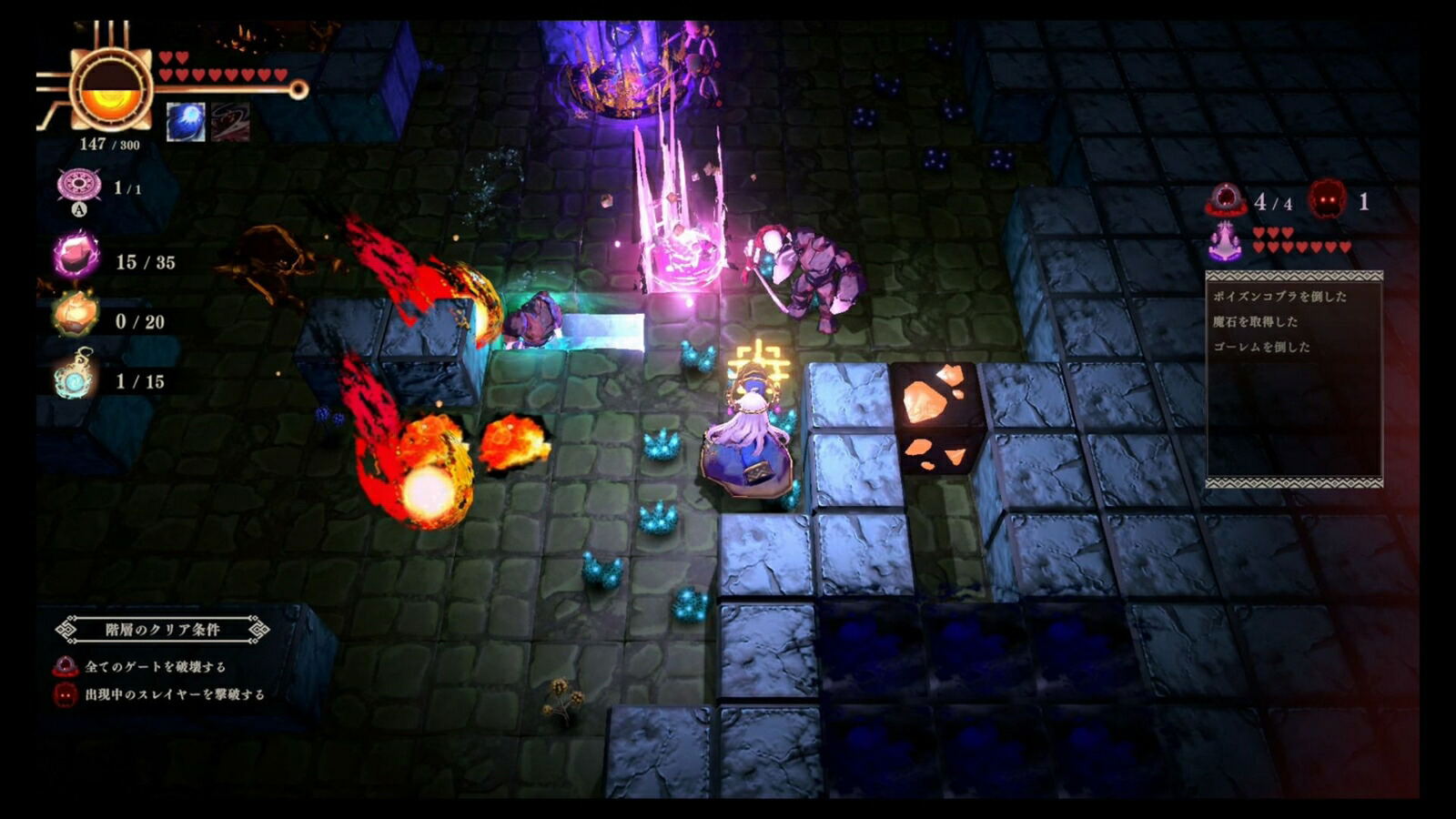
Task: Click the 階層のクリア条件 header banner
Action: coord(162,629)
